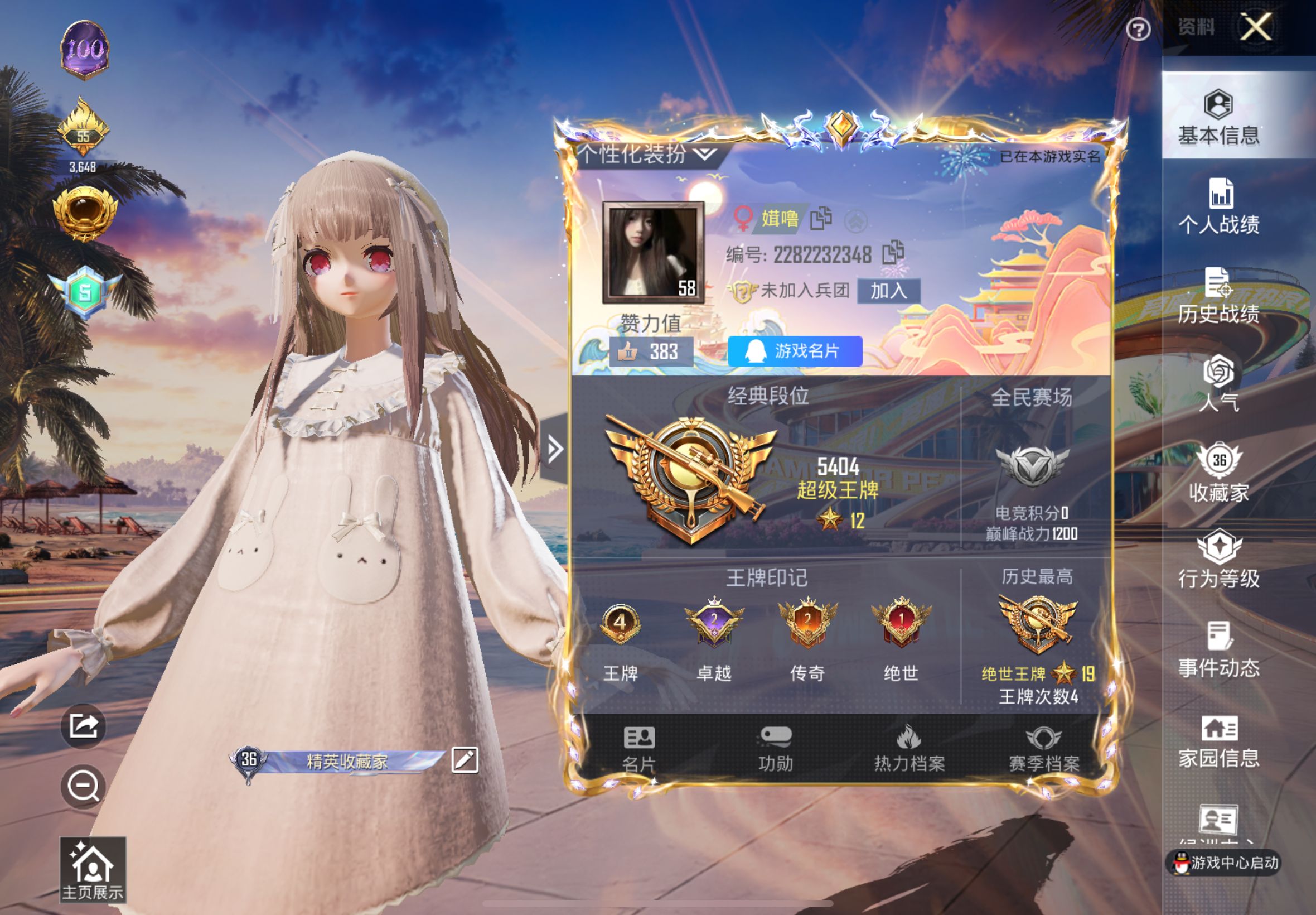Open the 家园信息 tab
The width and height of the screenshot is (1316, 915).
(1218, 741)
